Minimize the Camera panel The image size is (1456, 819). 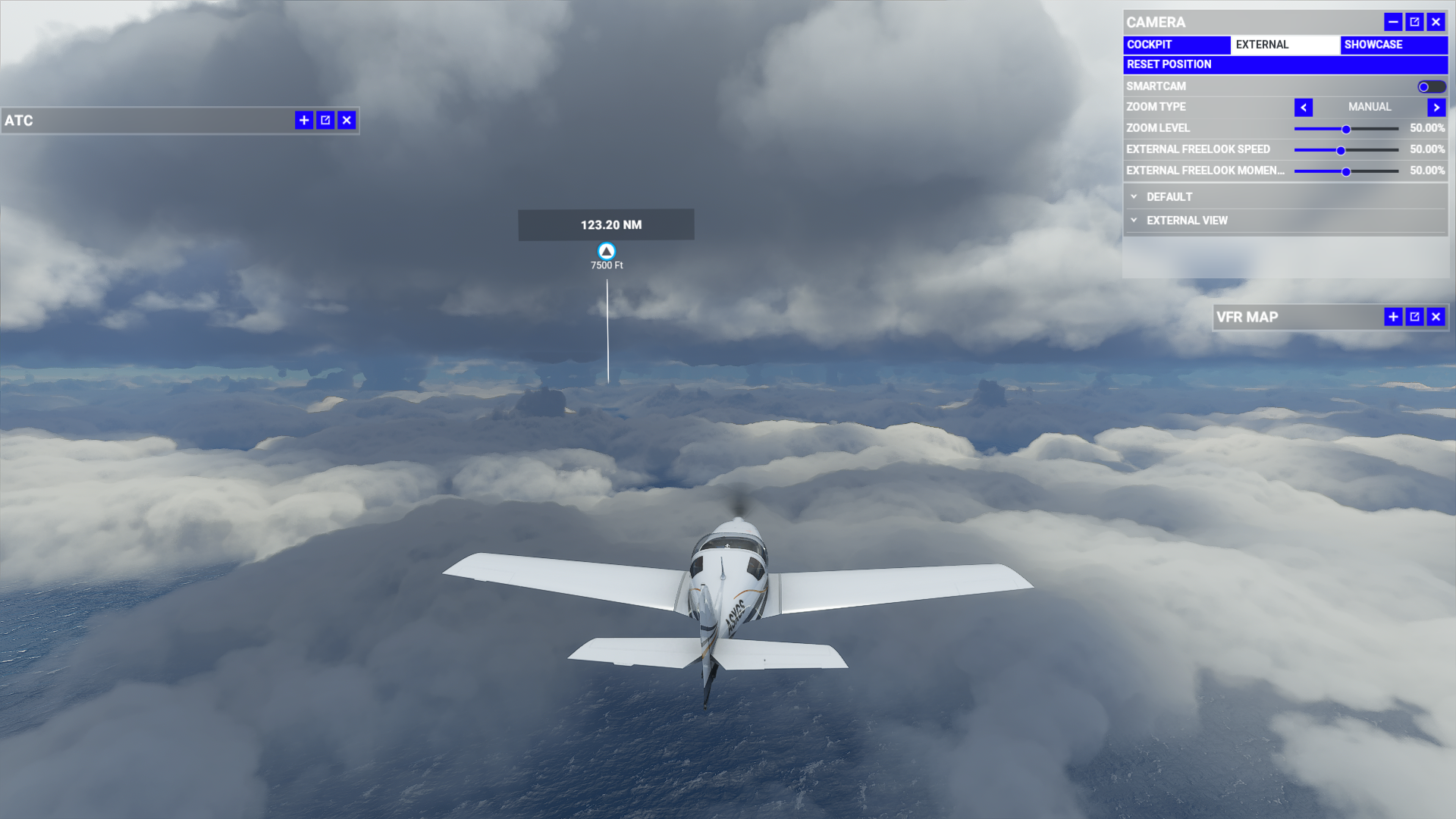pyautogui.click(x=1393, y=22)
